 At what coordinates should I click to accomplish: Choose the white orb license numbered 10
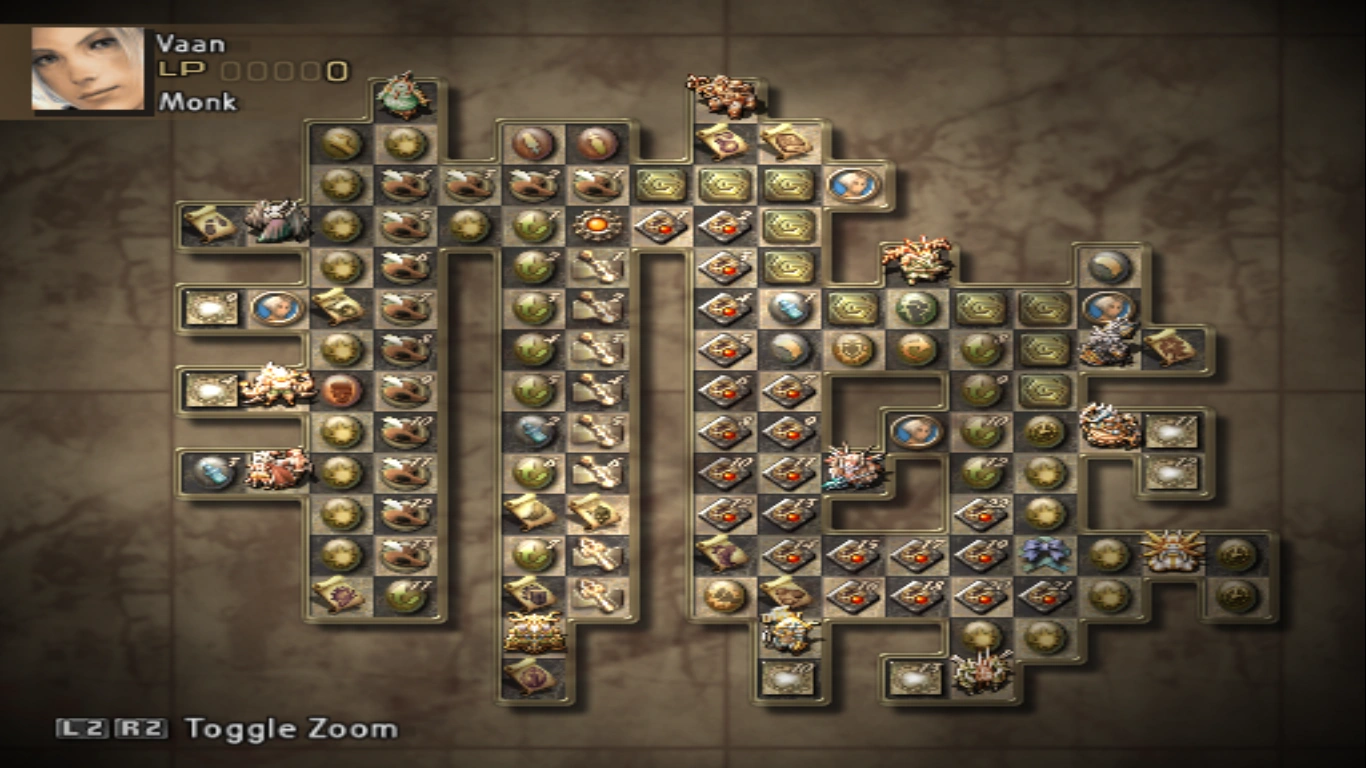pyautogui.click(x=788, y=677)
